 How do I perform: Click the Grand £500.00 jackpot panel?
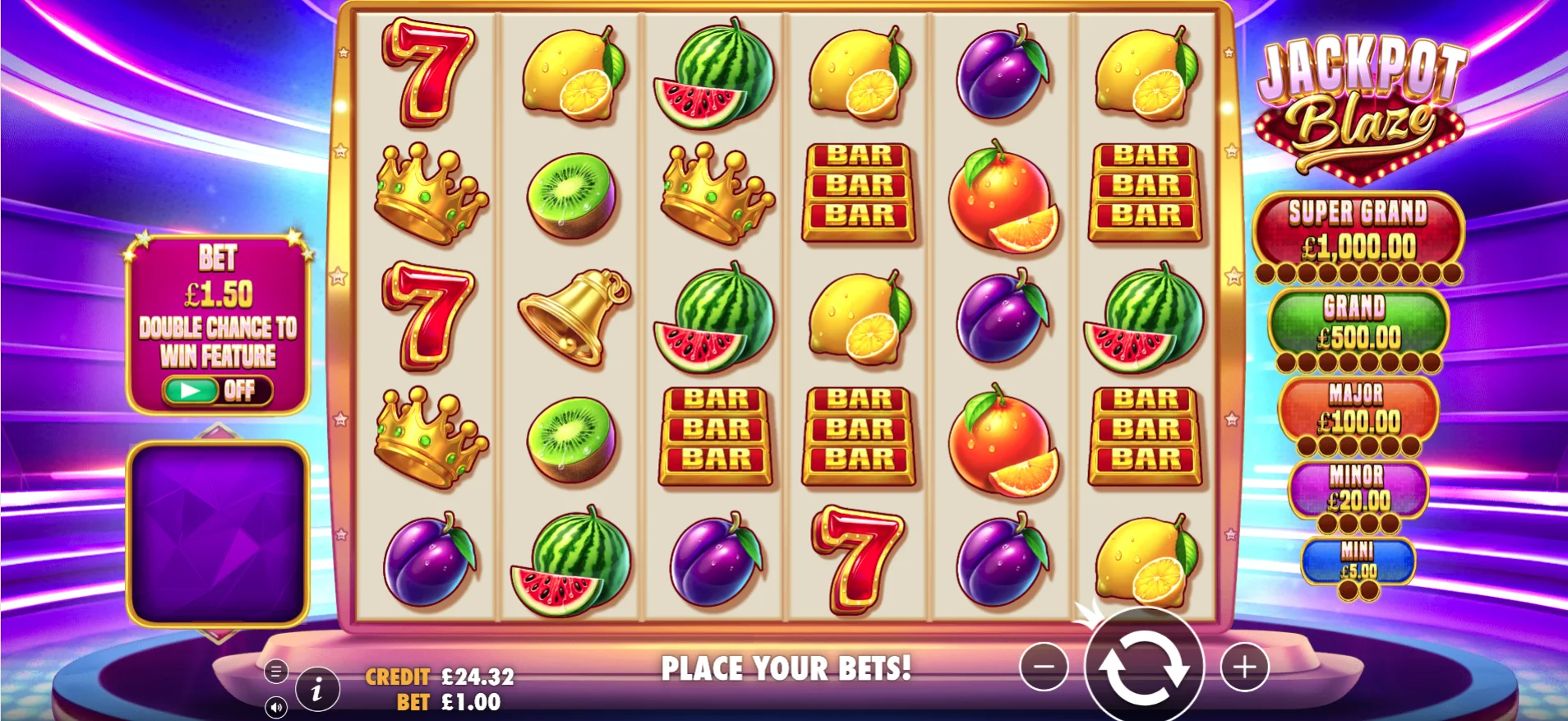coord(1358,323)
